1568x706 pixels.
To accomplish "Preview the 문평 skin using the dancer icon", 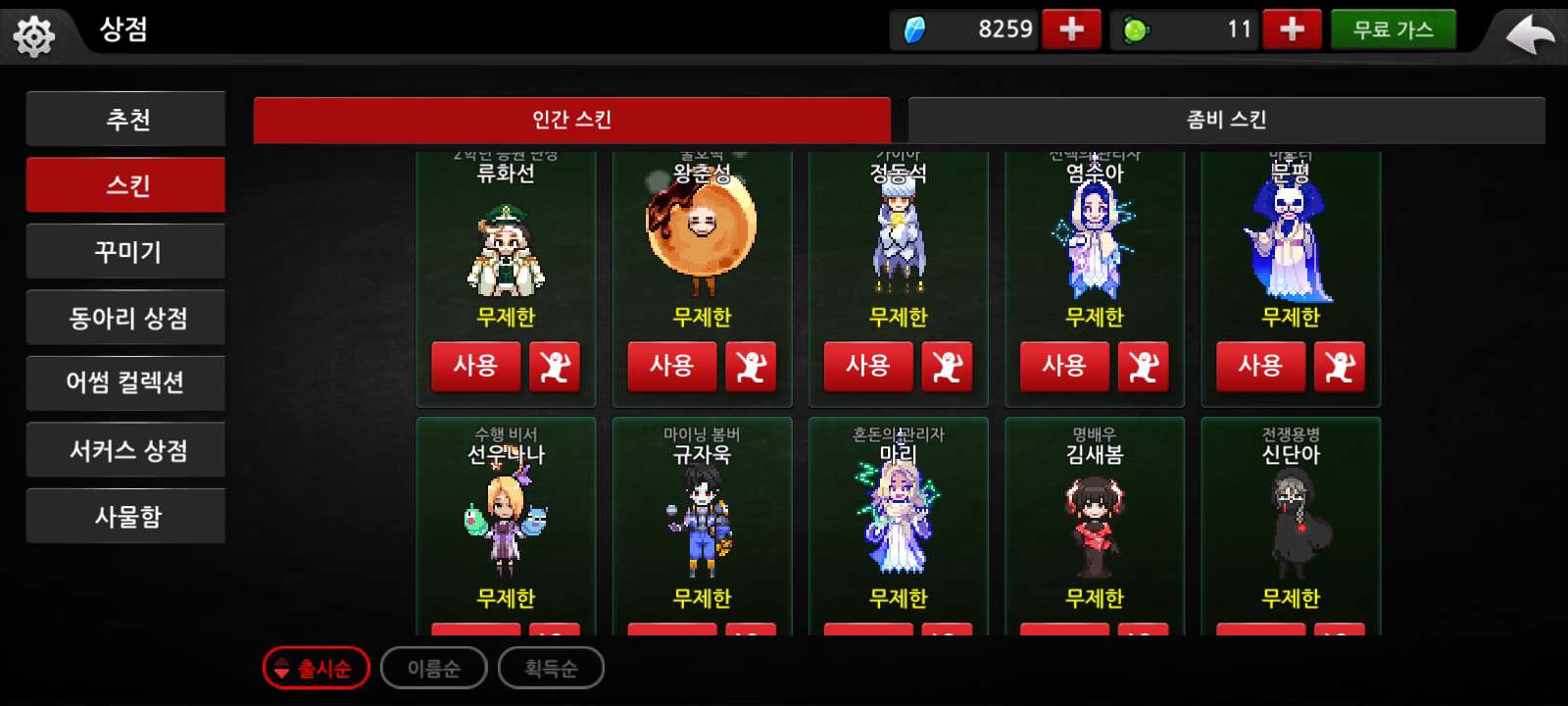I will [1341, 367].
